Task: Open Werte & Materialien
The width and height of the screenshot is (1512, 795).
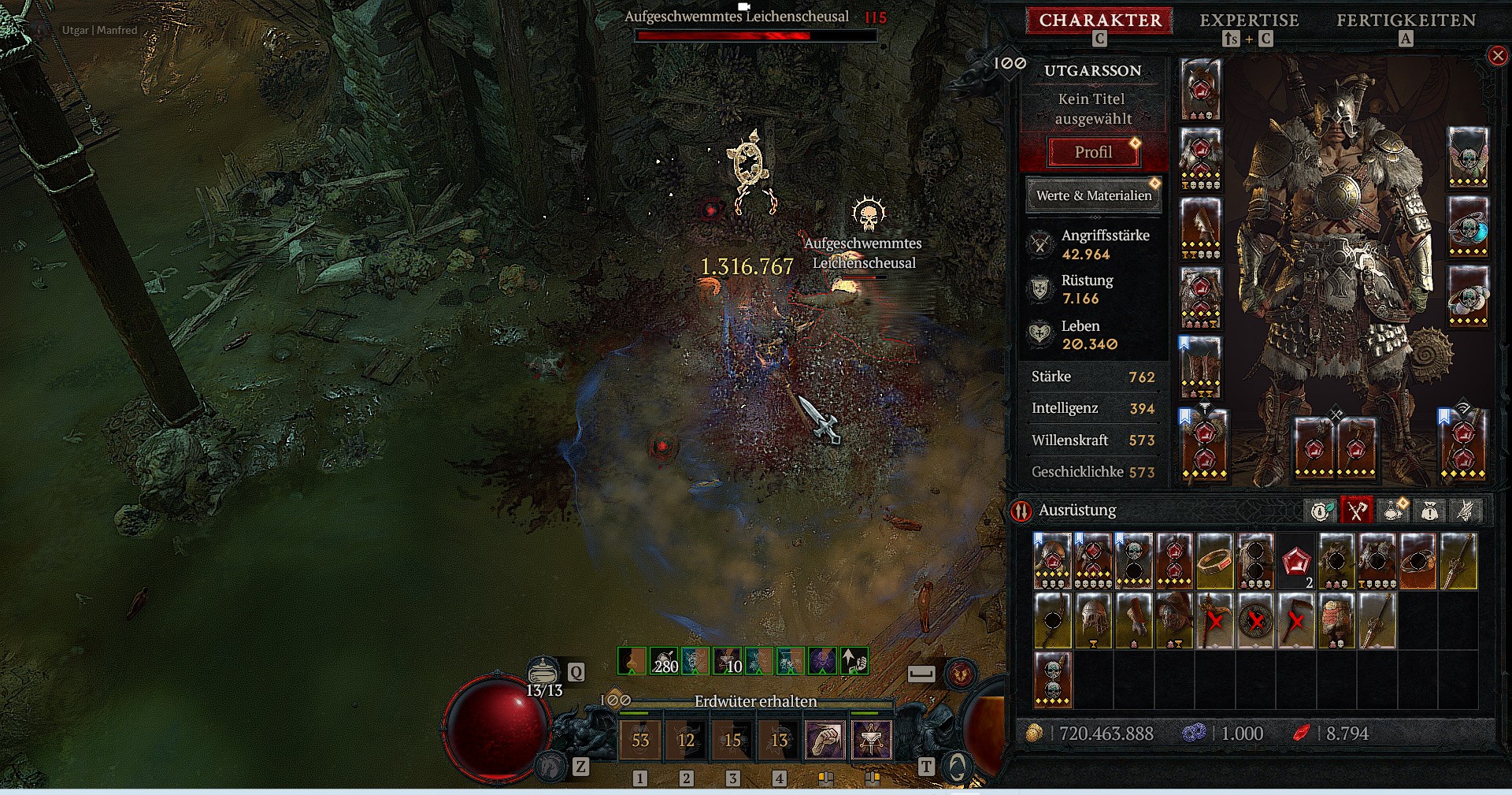Action: pyautogui.click(x=1093, y=195)
